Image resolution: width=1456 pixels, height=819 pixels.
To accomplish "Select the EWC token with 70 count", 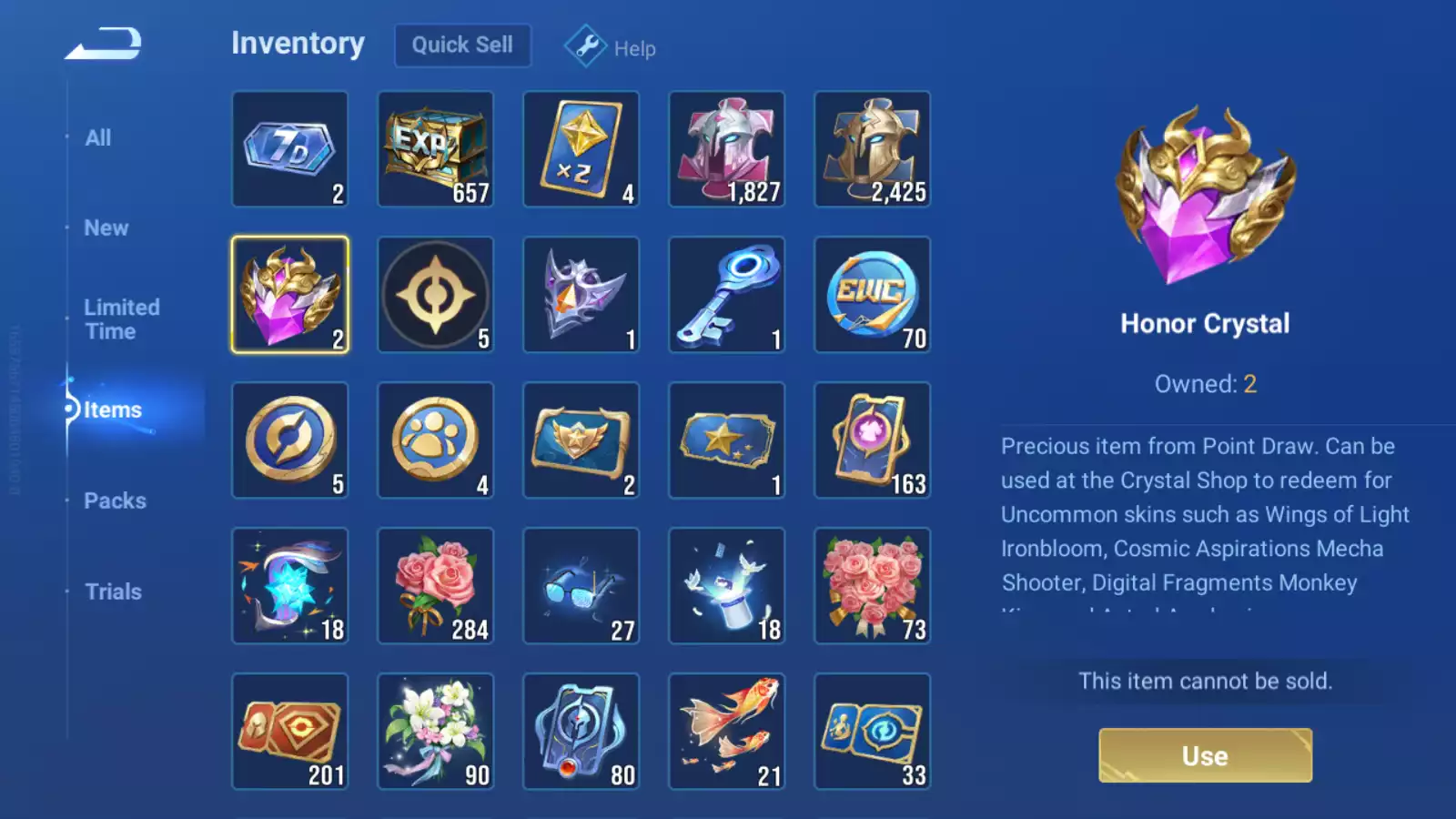I will [x=873, y=295].
